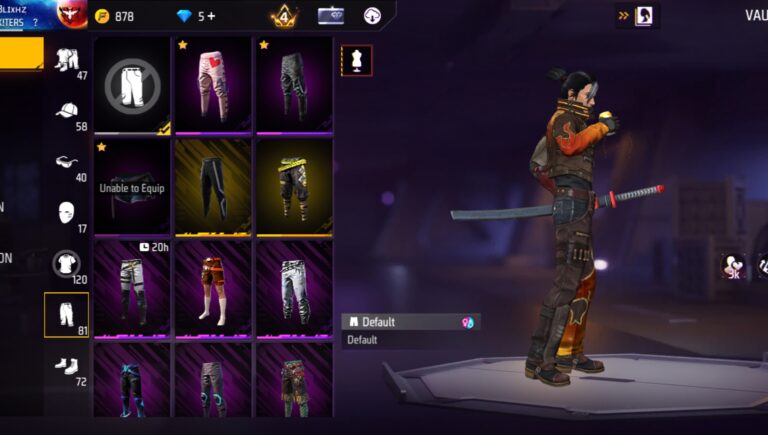The image size is (768, 435).
Task: Click the gold coin balance
Action: [114, 16]
